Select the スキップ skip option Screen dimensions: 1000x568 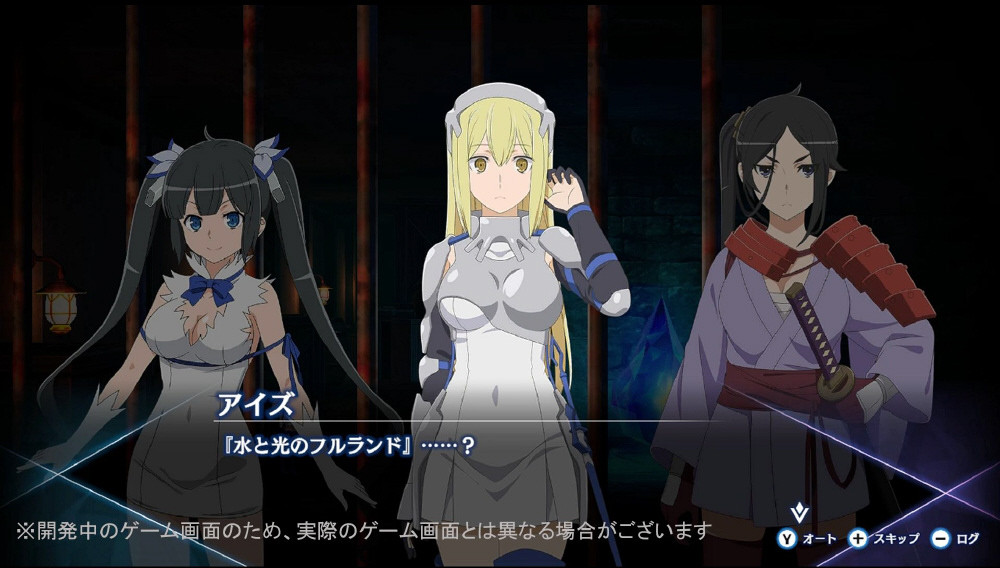tap(884, 539)
